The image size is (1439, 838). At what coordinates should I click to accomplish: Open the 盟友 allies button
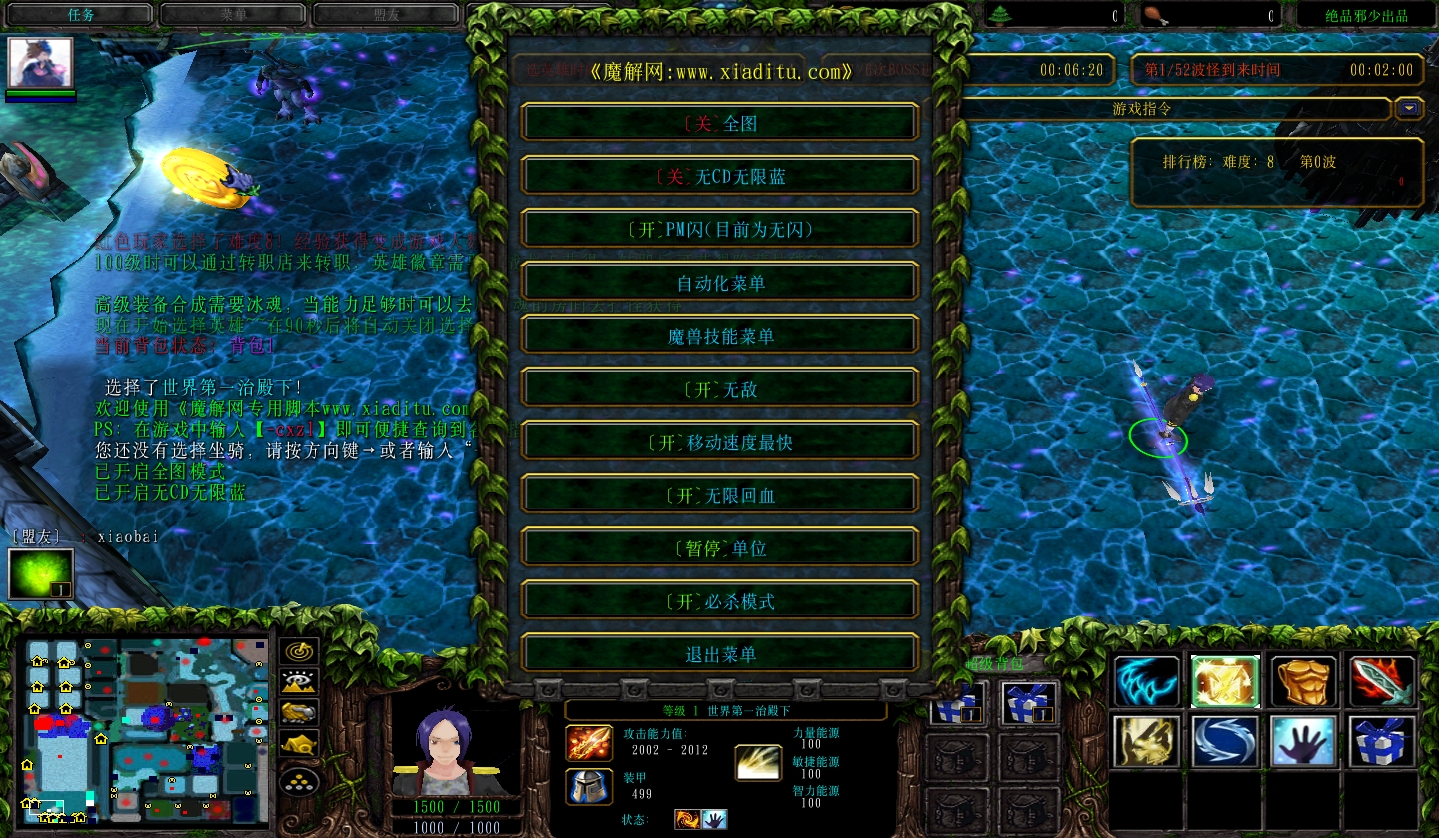(386, 15)
